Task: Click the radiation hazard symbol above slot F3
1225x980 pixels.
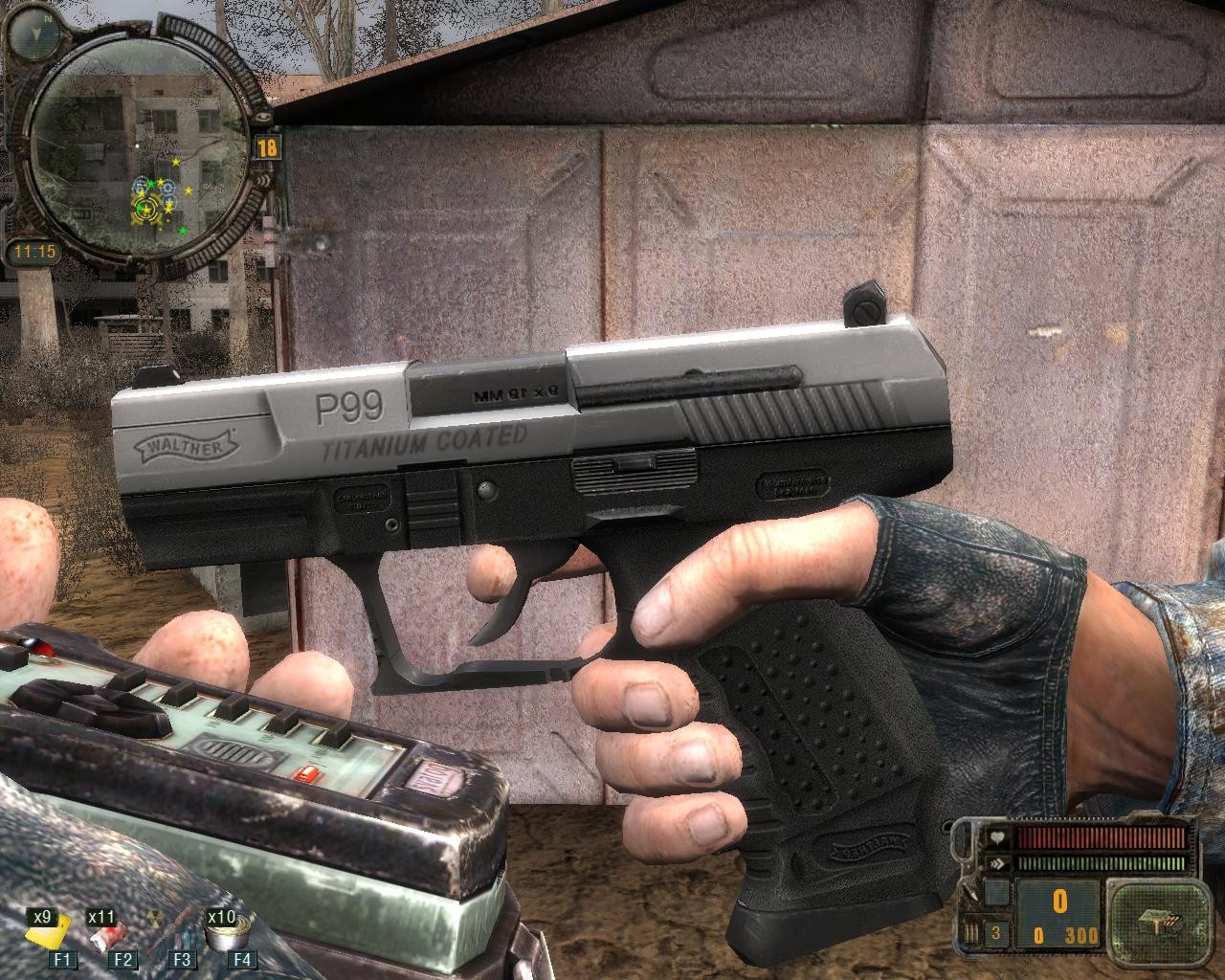Action: click(x=155, y=917)
